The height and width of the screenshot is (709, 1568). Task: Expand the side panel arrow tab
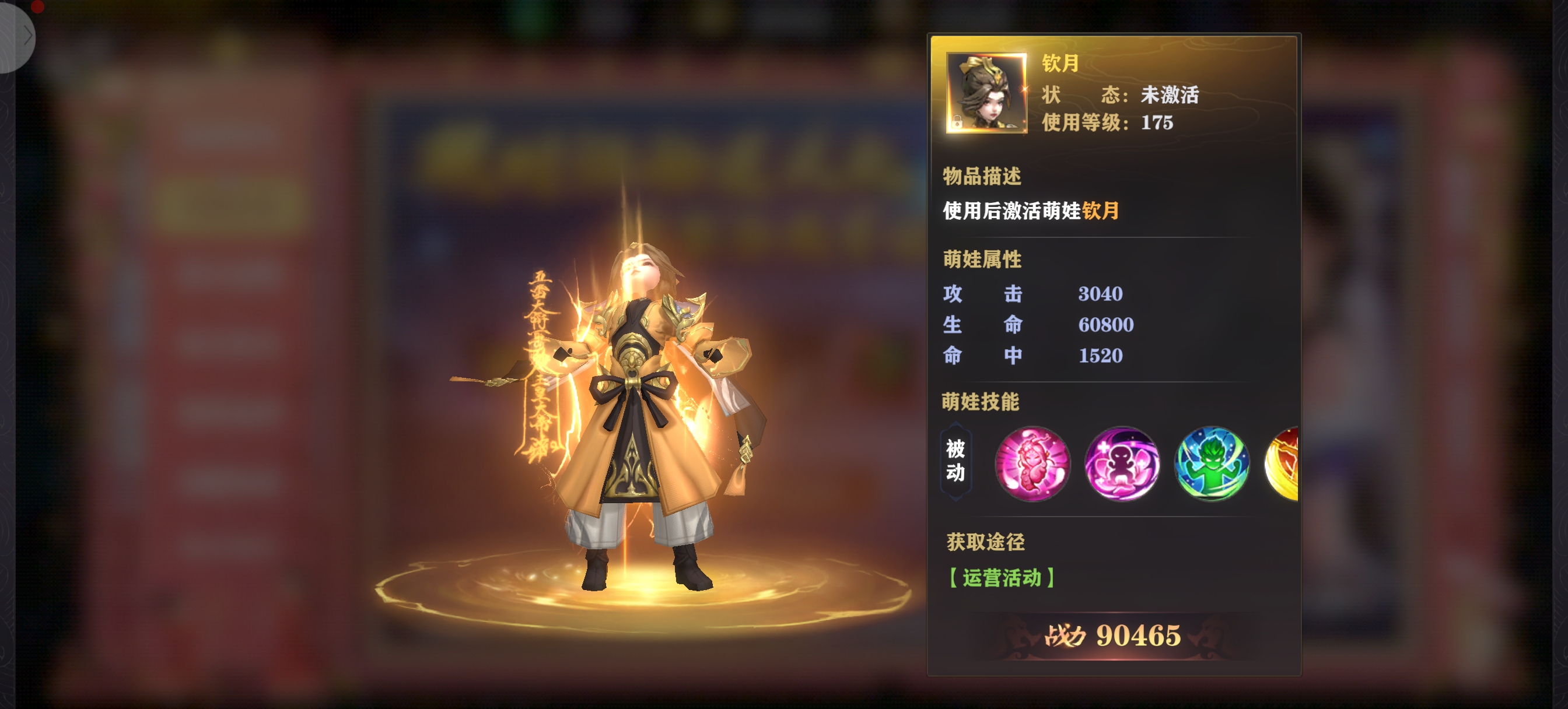click(24, 36)
